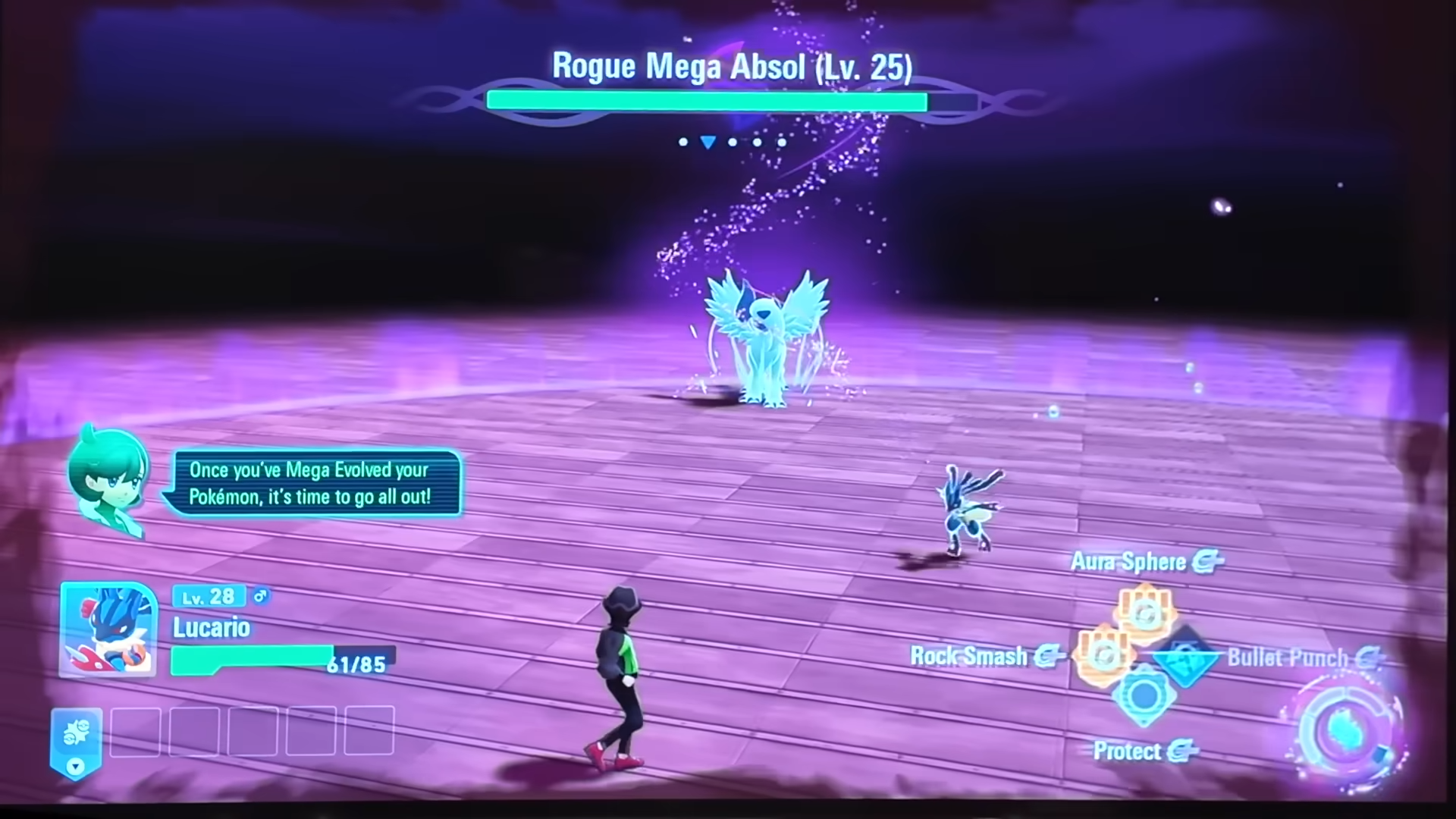Activate the Rock Smash move
The width and height of the screenshot is (1456, 819).
tap(1104, 655)
